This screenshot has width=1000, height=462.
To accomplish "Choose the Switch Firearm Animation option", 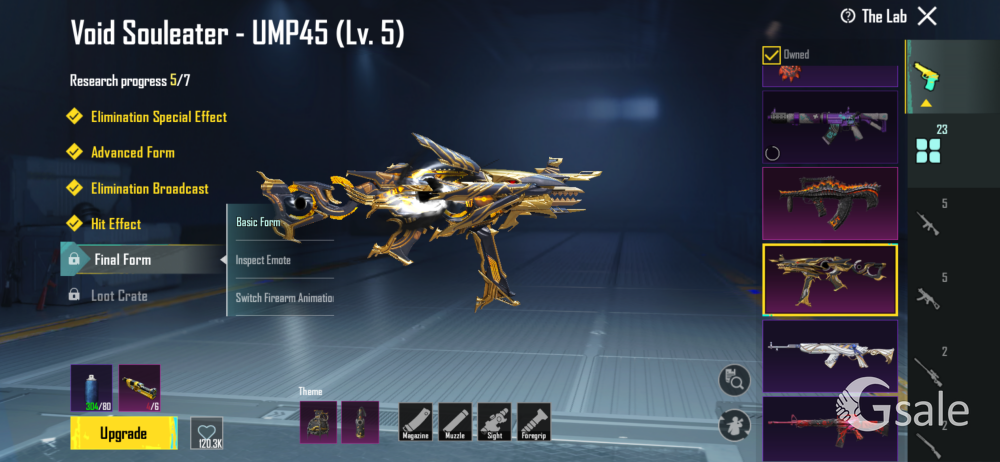I will tap(284, 298).
